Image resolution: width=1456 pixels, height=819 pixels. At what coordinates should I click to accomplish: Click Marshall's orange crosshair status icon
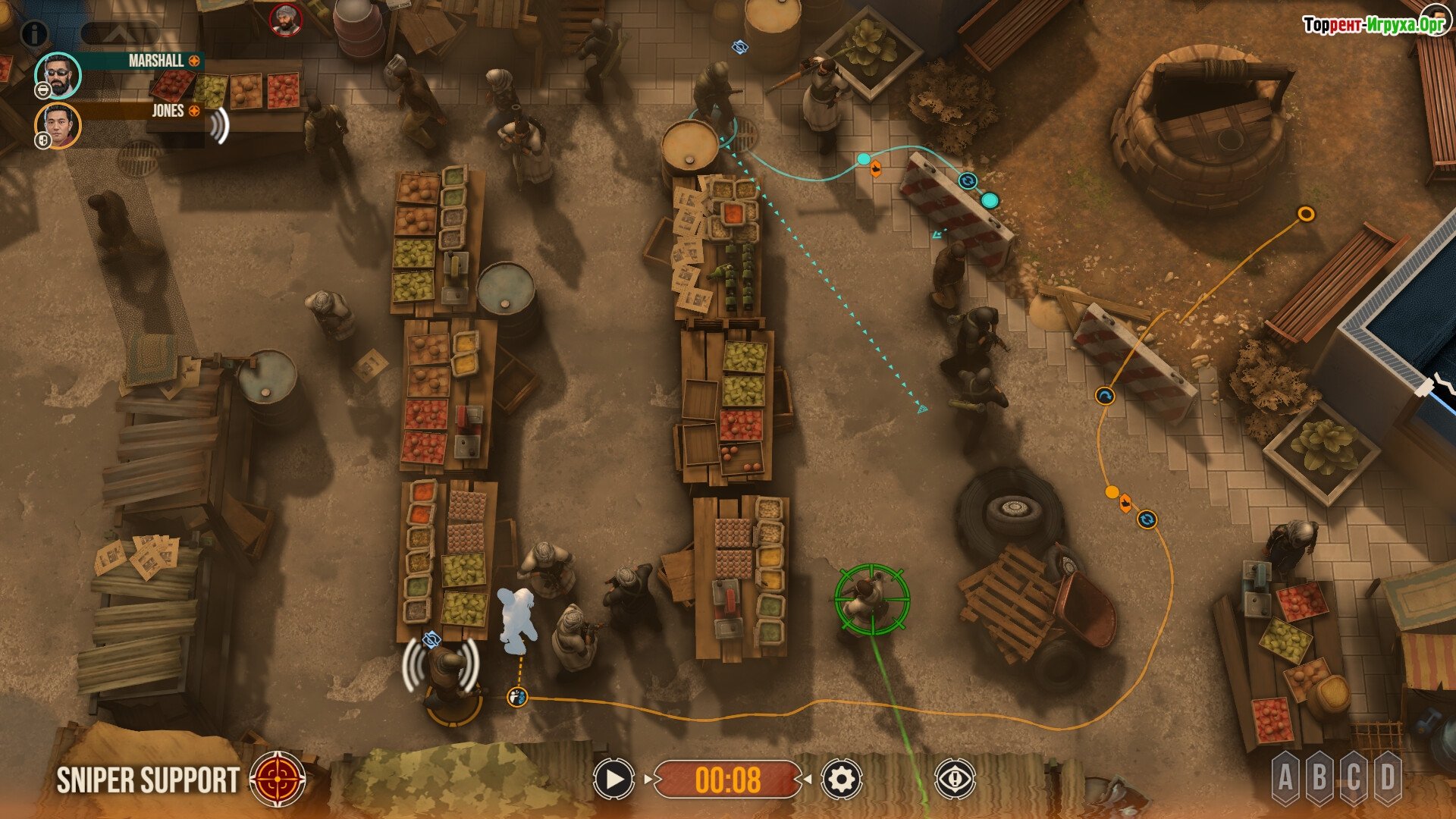pos(194,61)
